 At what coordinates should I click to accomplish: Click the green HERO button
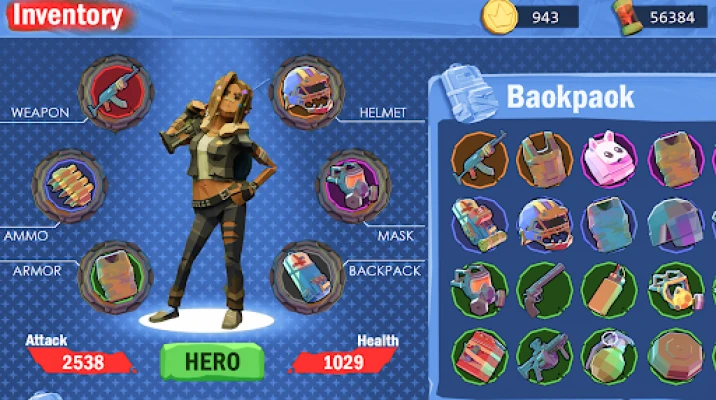coord(211,360)
